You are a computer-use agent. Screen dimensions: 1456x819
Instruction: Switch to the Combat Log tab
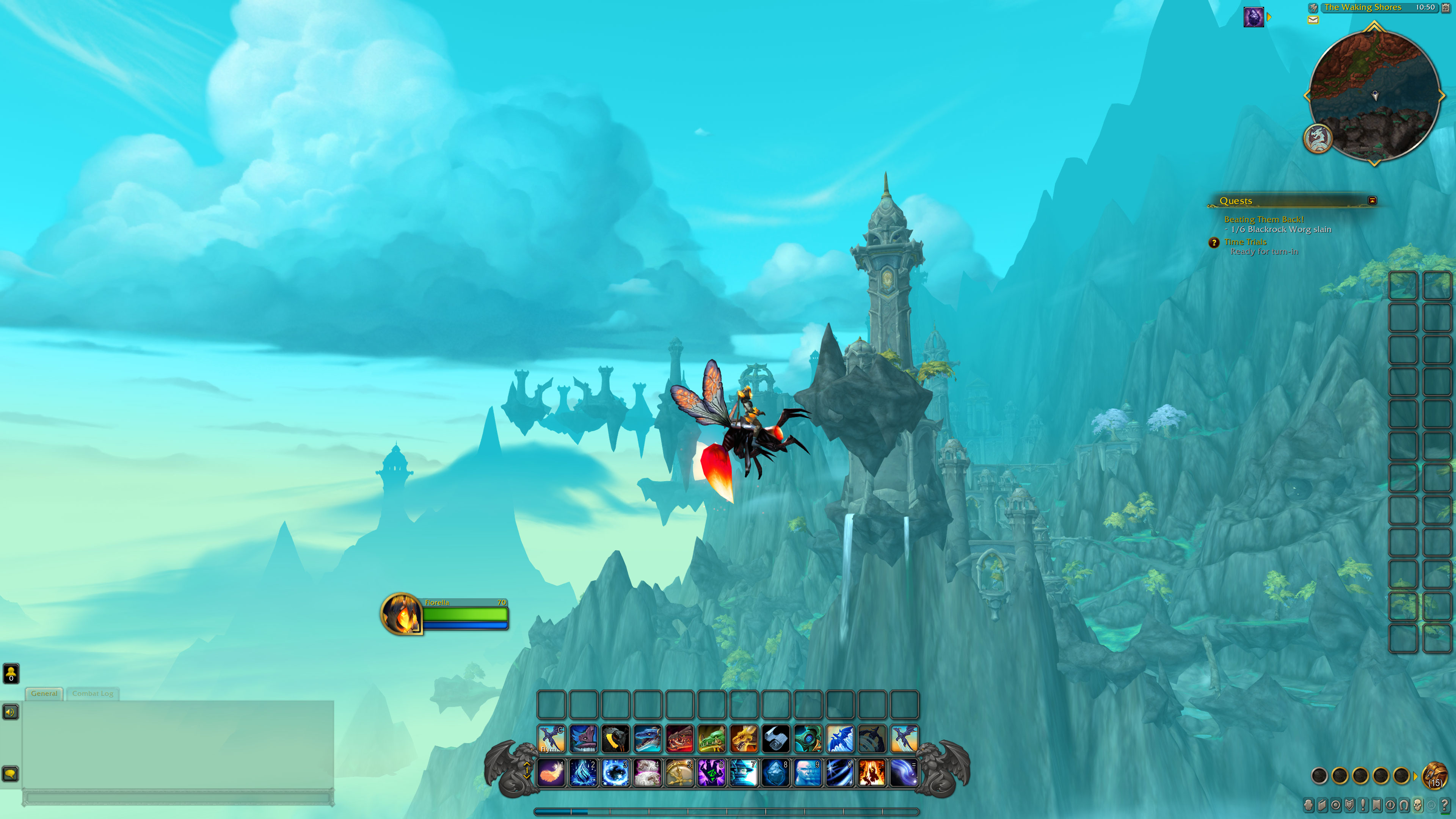tap(93, 693)
